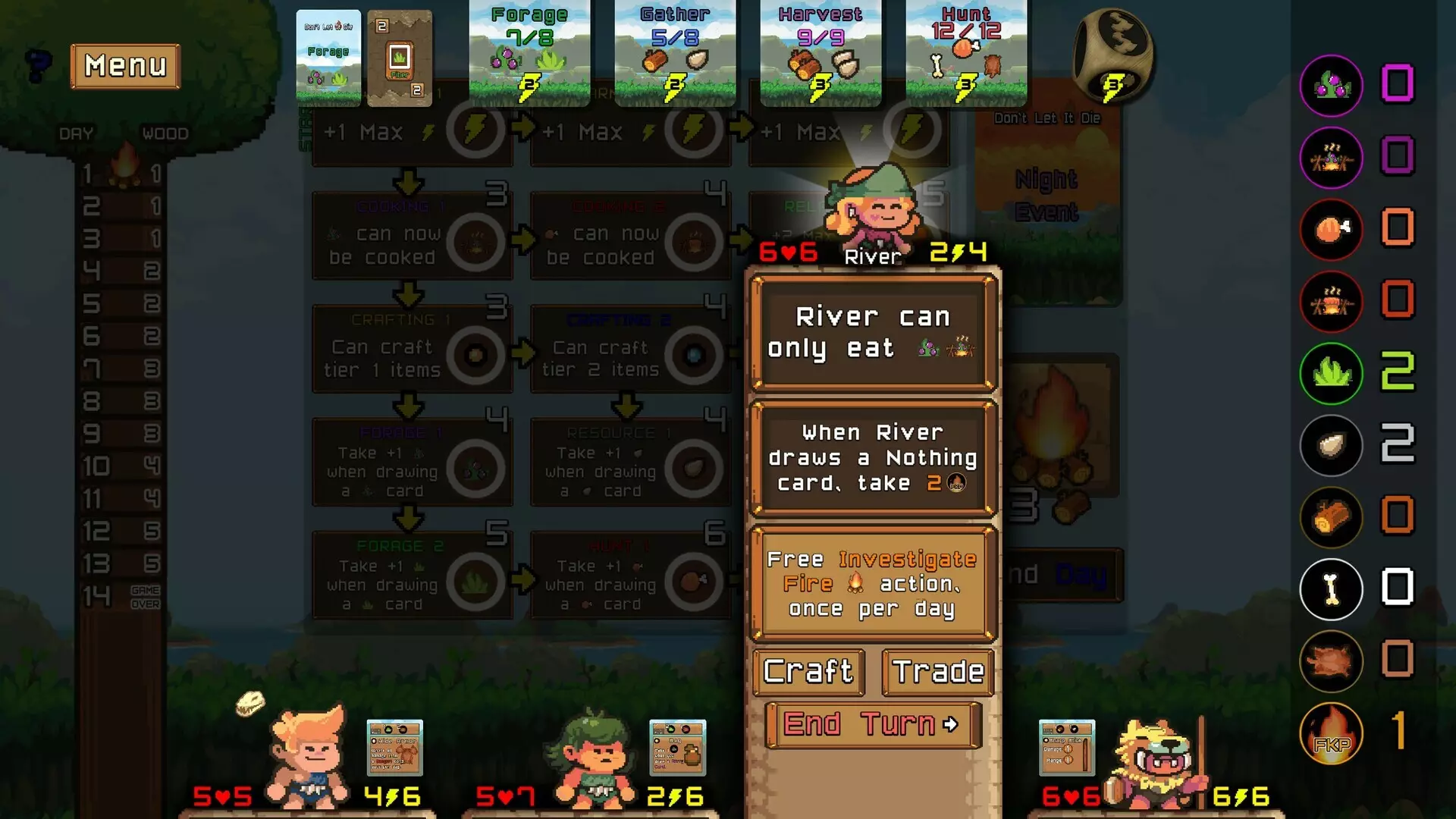Select the raw meat resource icon

coord(1331,229)
